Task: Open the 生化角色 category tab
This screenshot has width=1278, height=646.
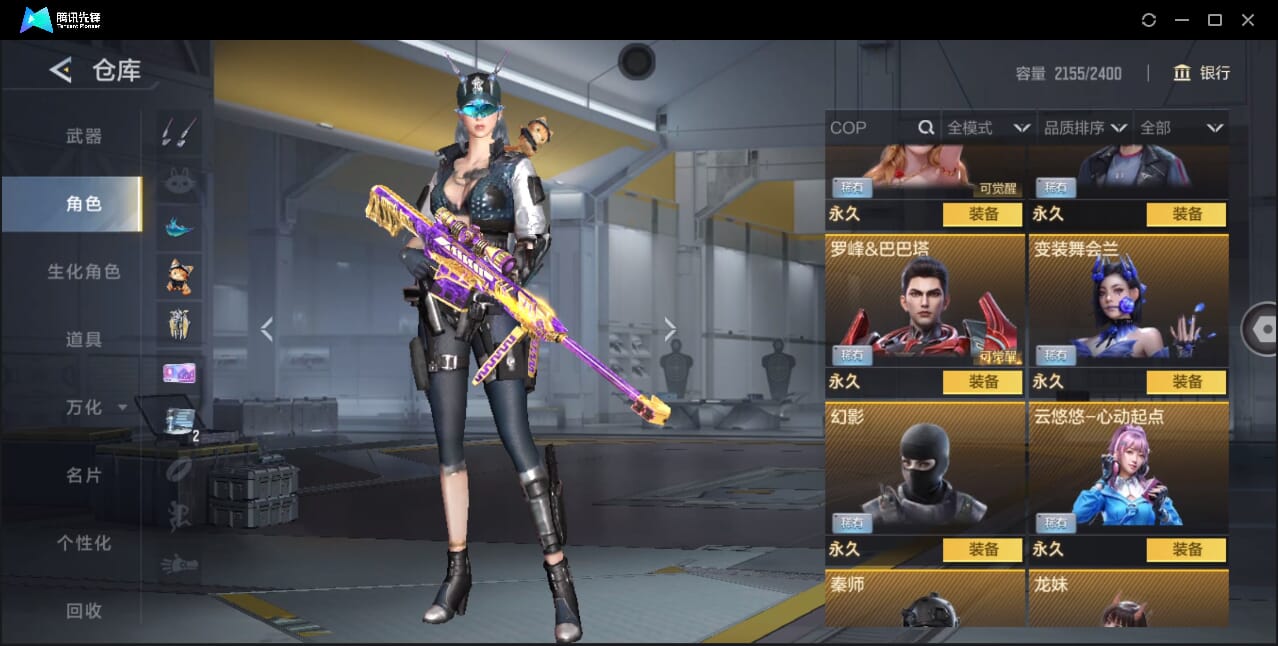Action: (x=84, y=272)
